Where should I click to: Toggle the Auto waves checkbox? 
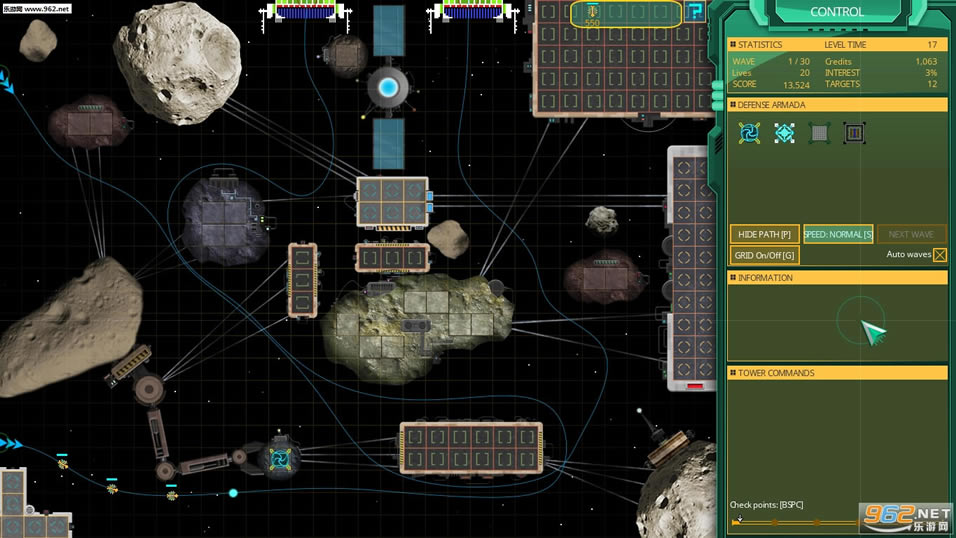[x=940, y=255]
